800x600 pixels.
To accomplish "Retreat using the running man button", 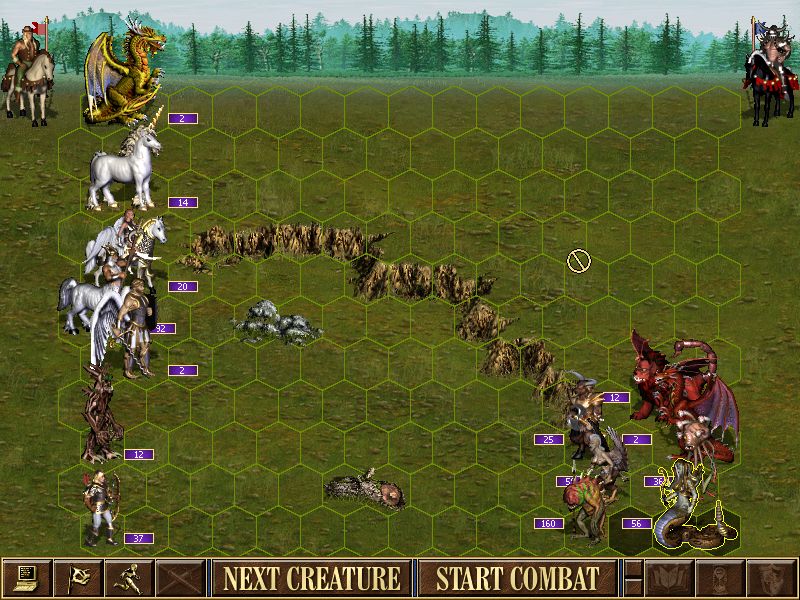I will pos(130,578).
